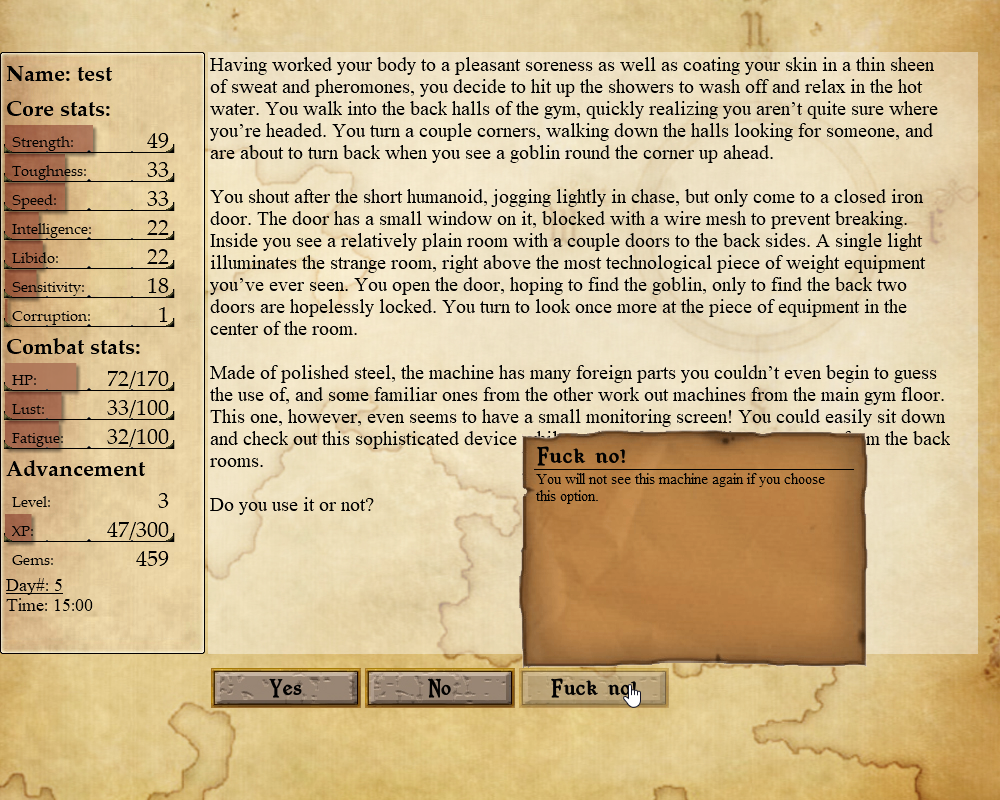Select the No dialogue option
The width and height of the screenshot is (1000, 800).
pos(440,688)
